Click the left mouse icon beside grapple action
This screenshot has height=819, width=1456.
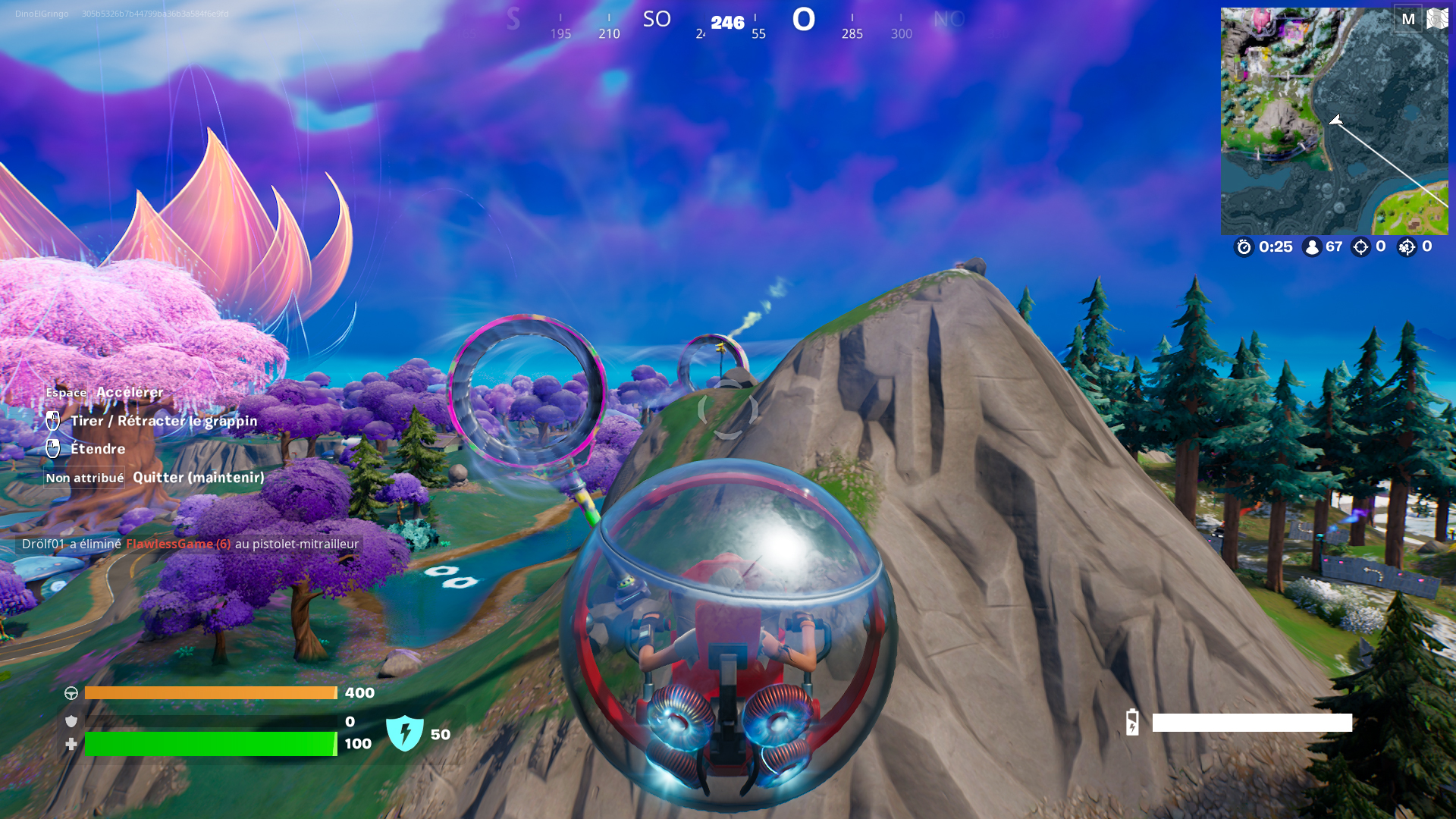coord(53,421)
